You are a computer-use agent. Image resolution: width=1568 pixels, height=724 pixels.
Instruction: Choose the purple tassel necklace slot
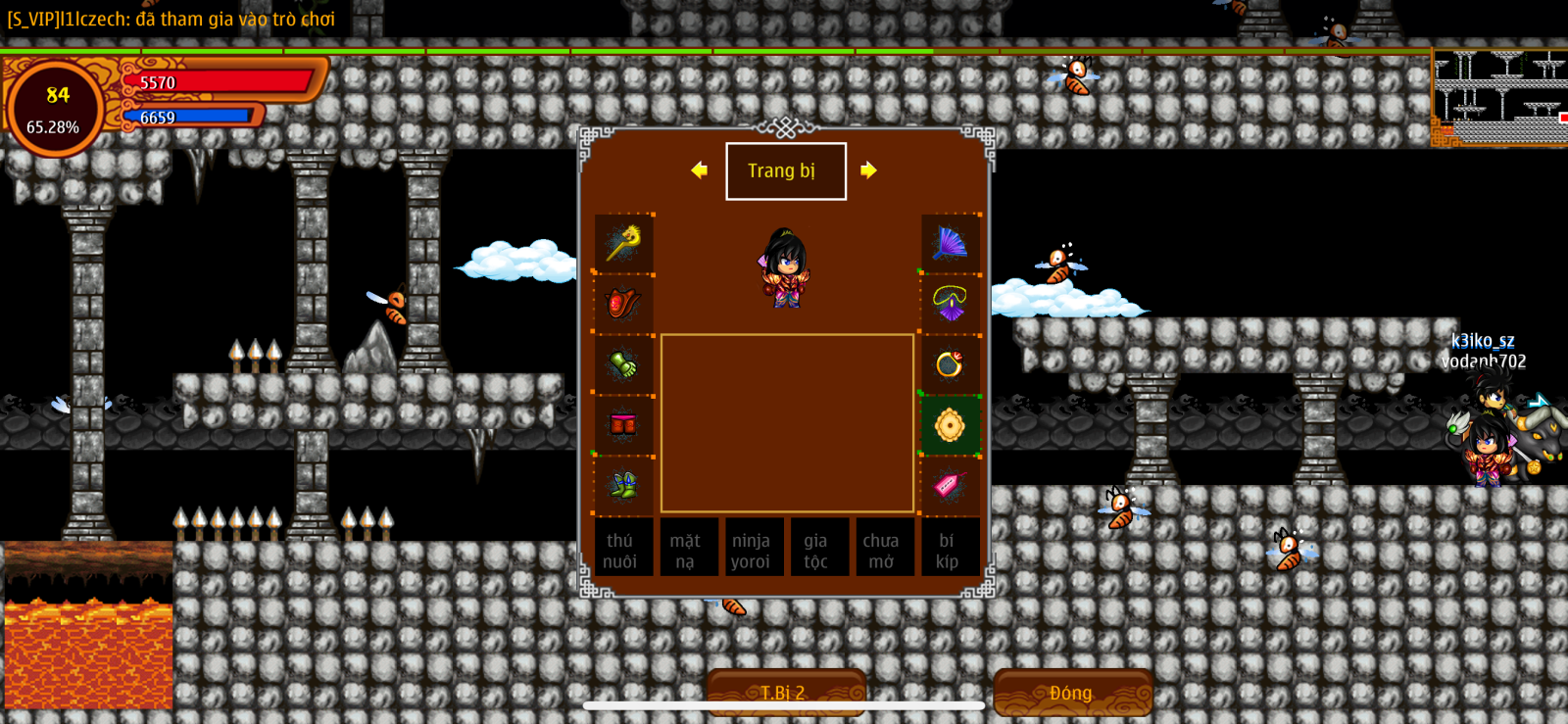[x=950, y=304]
